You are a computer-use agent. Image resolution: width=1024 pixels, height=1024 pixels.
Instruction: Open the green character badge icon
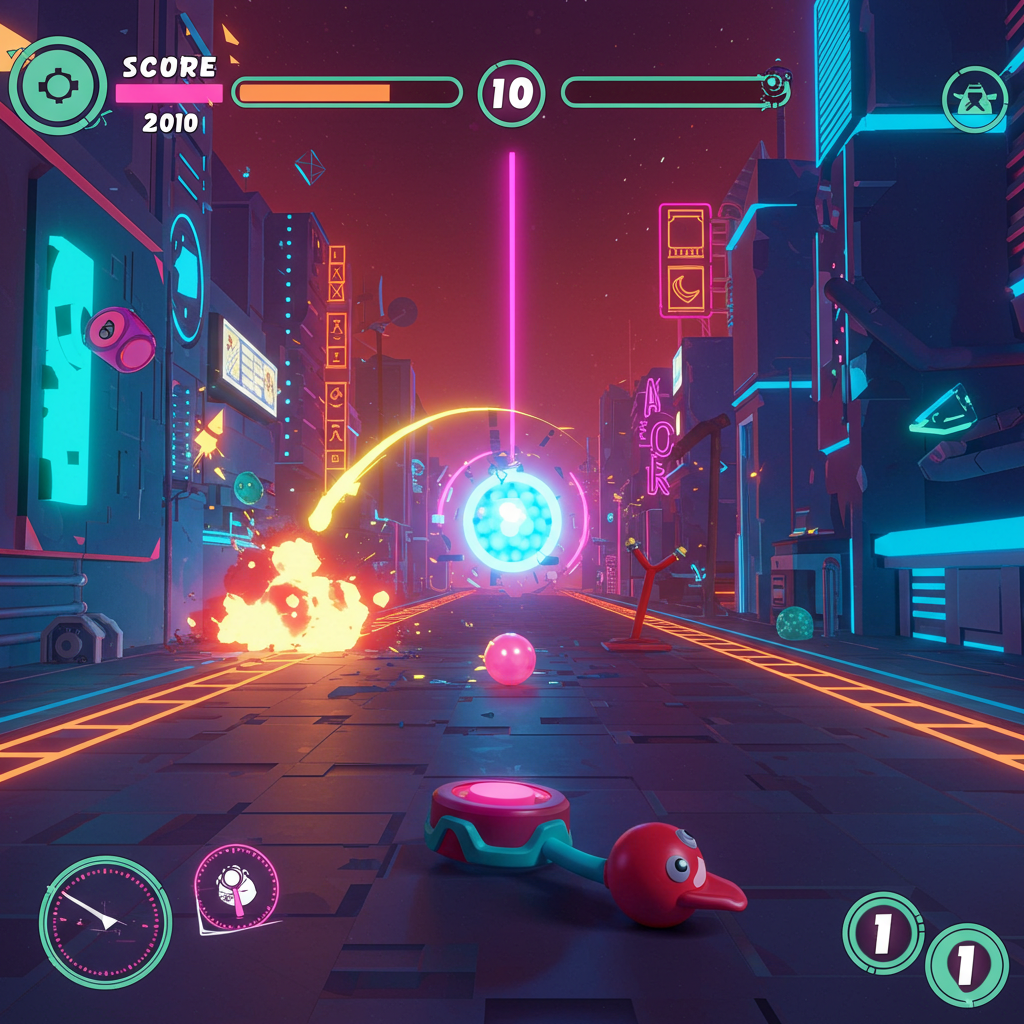(x=973, y=100)
